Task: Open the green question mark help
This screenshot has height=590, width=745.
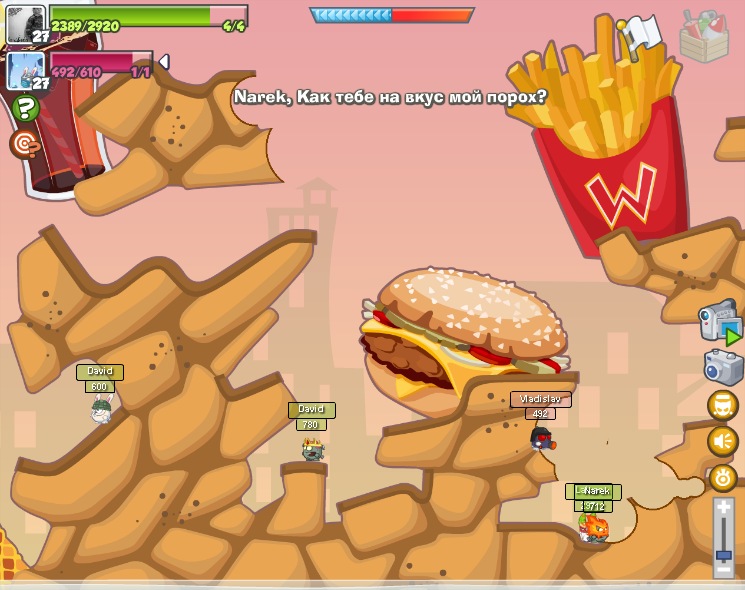Action: click(25, 108)
